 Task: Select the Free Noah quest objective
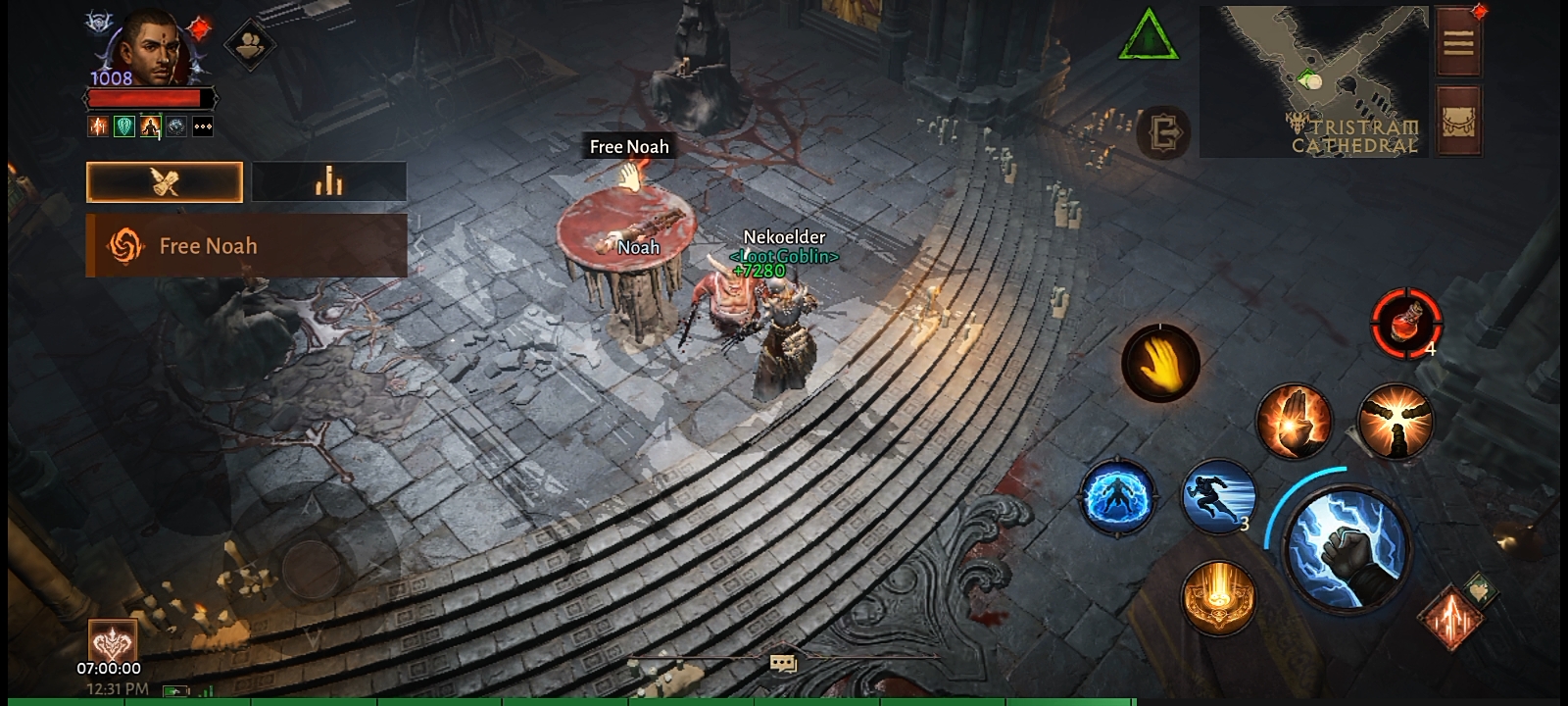tap(246, 246)
